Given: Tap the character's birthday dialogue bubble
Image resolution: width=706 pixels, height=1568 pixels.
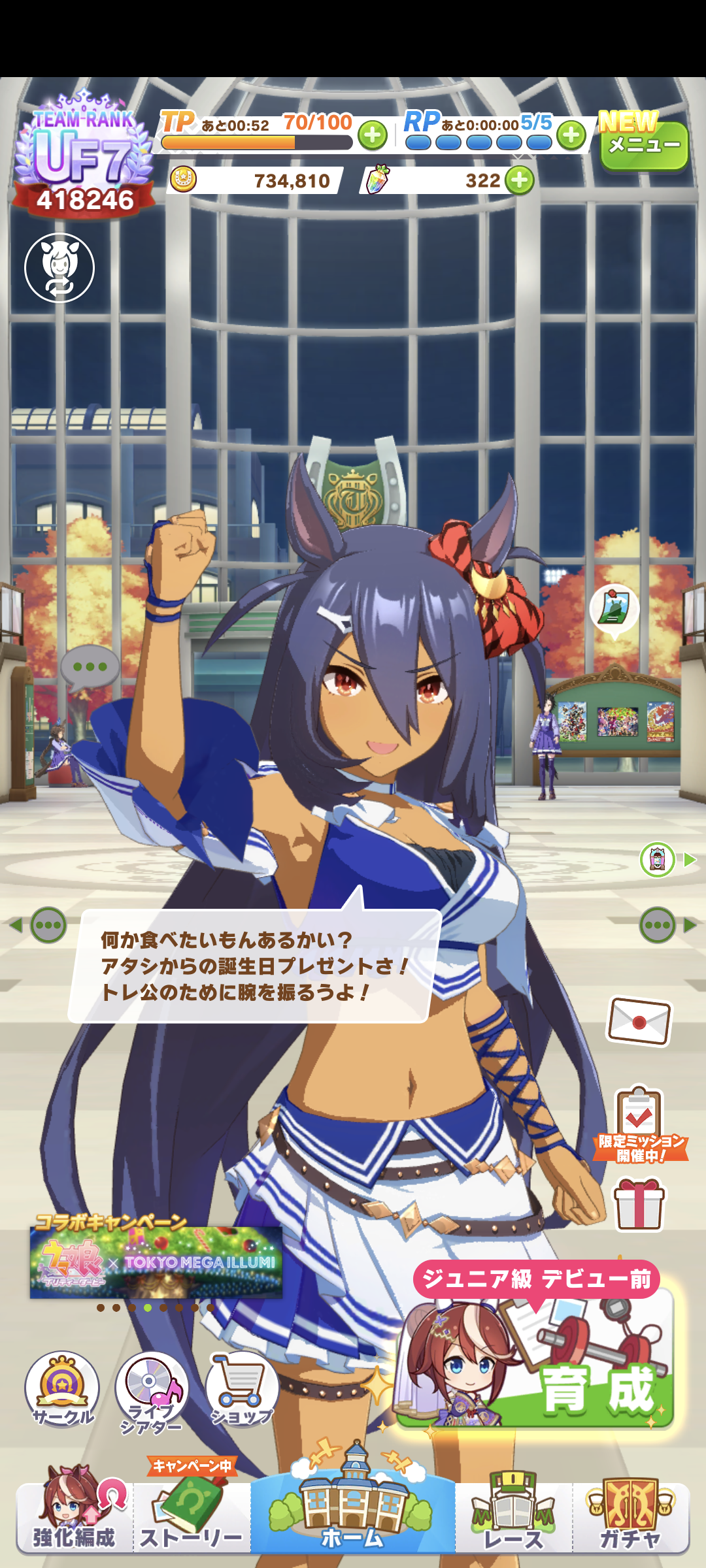Looking at the screenshot, I should 254,966.
